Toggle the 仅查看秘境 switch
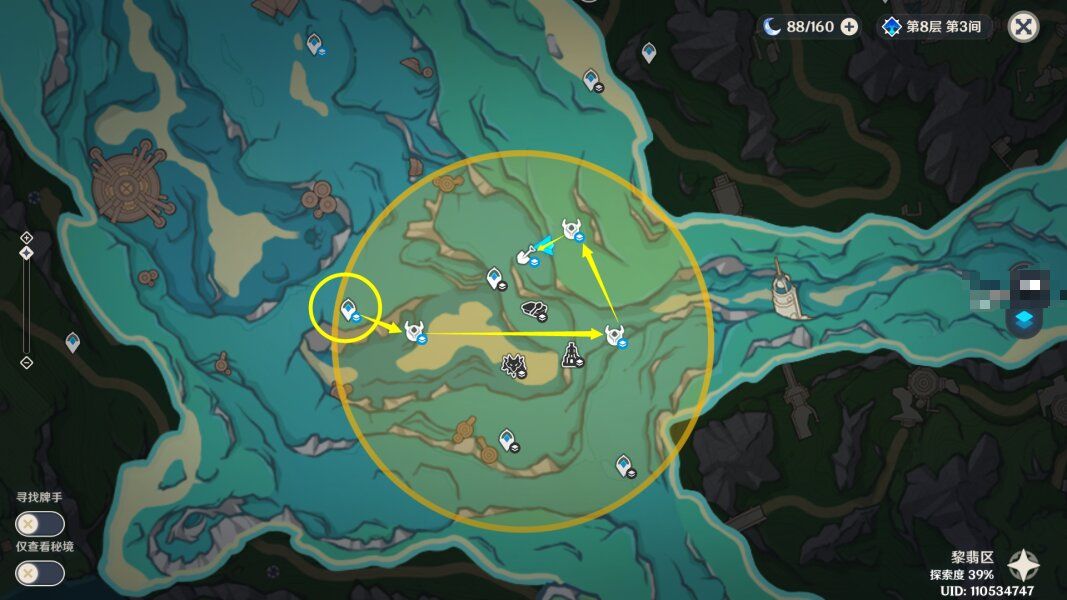 (x=40, y=573)
